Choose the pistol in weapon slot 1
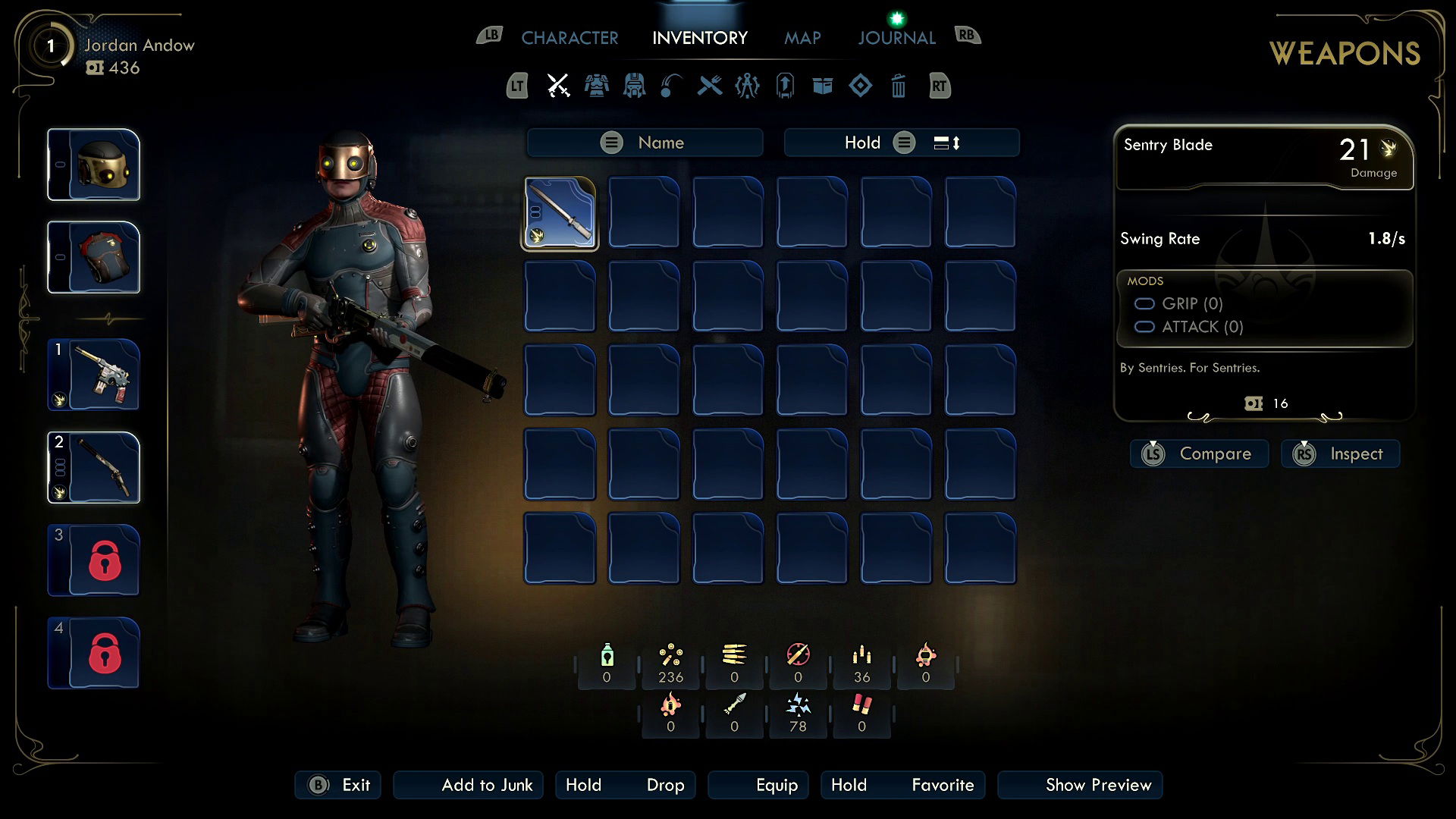 pyautogui.click(x=94, y=375)
